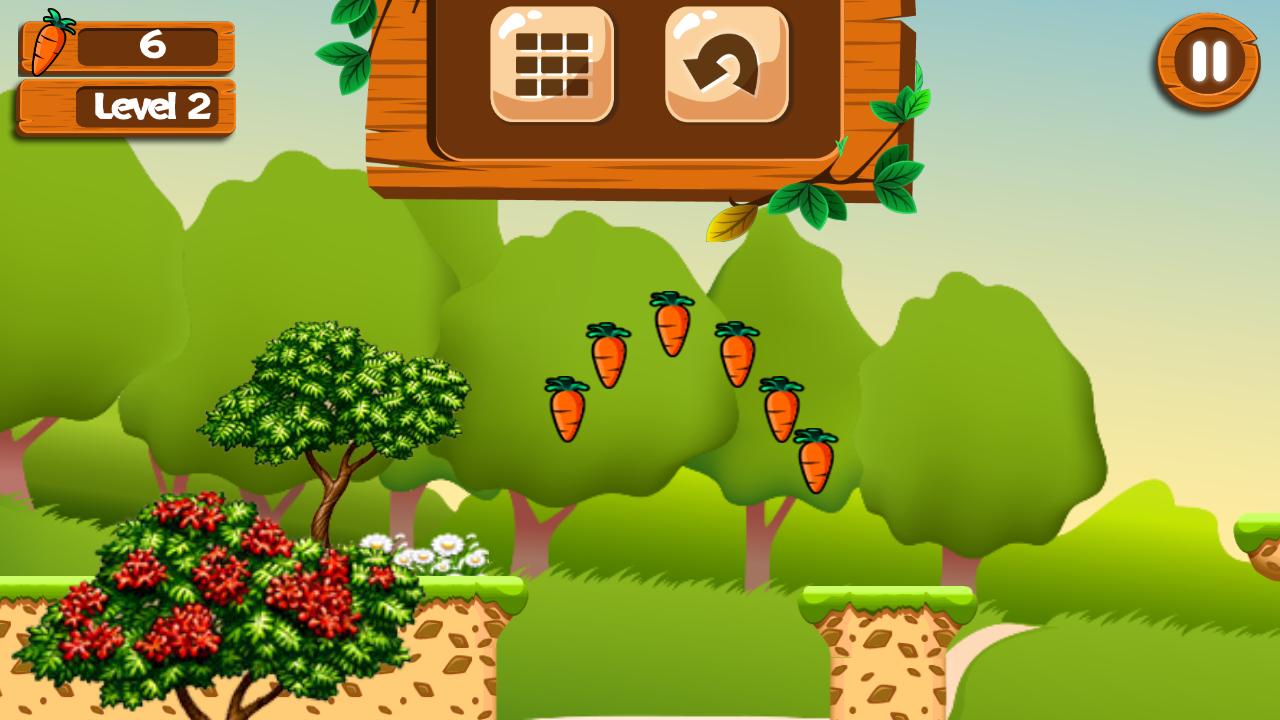Restart the current level

[728, 62]
